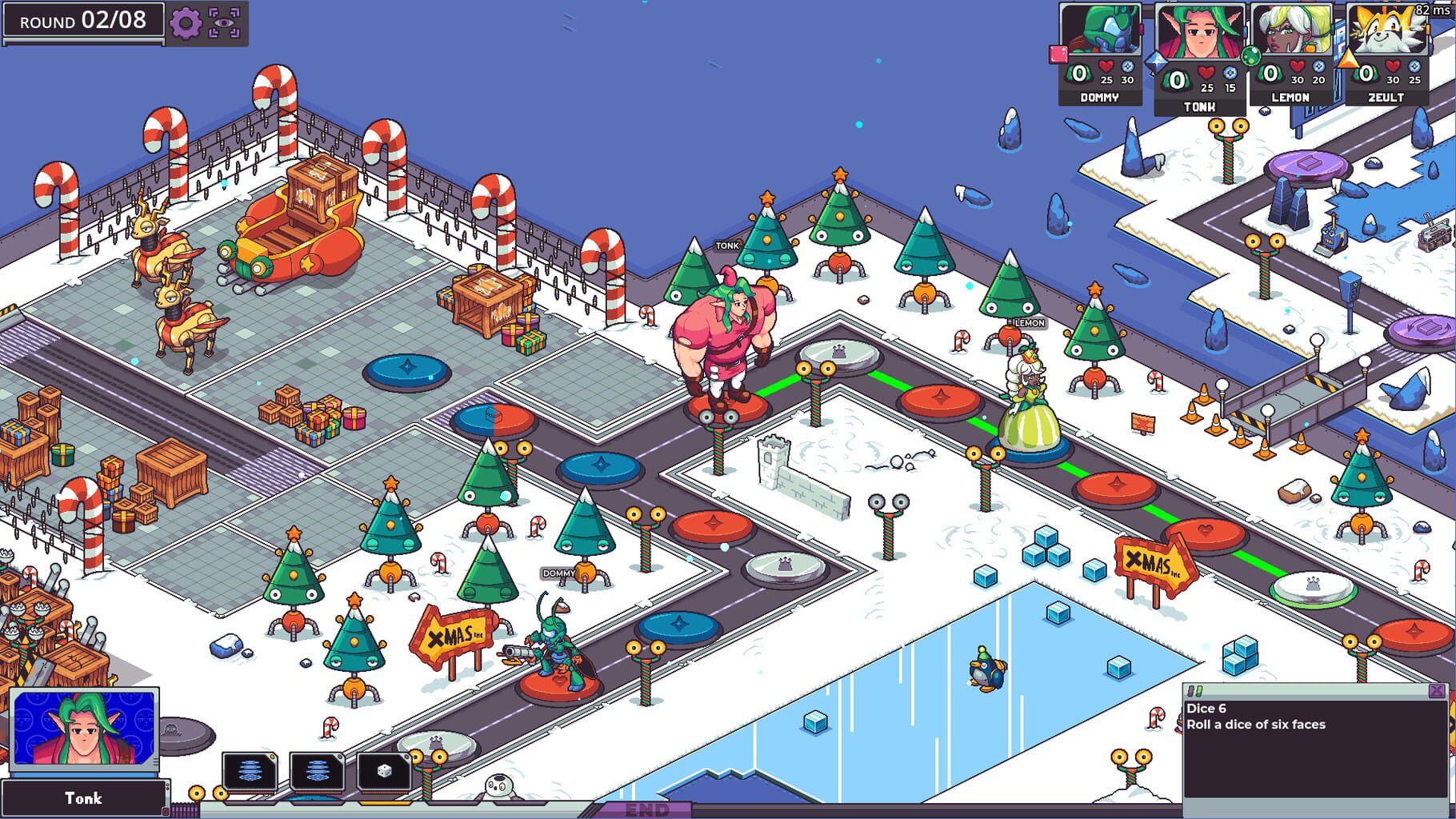Click the 82 ms ping indicator

tap(1433, 10)
